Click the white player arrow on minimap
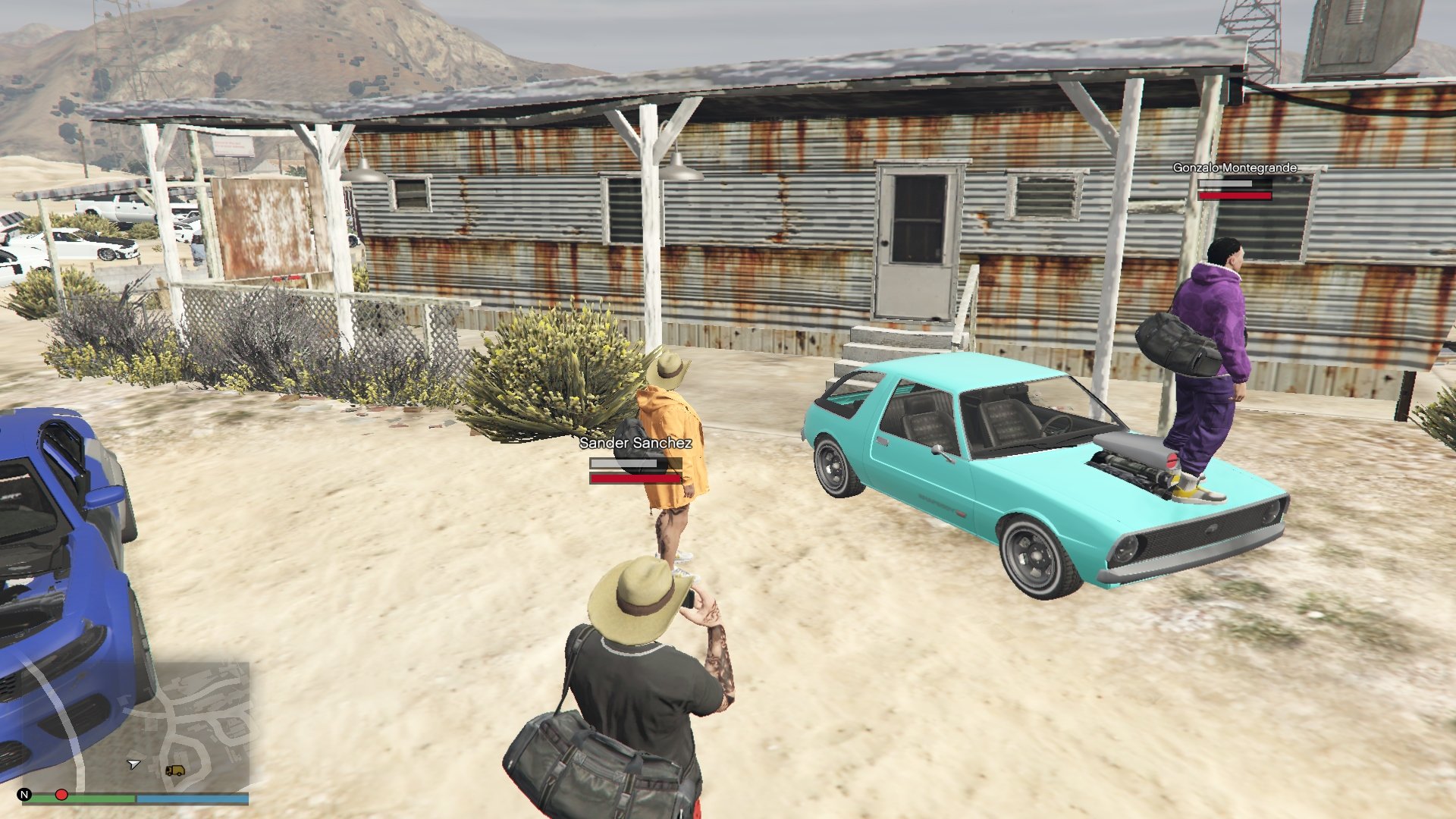1456x819 pixels. (x=133, y=764)
